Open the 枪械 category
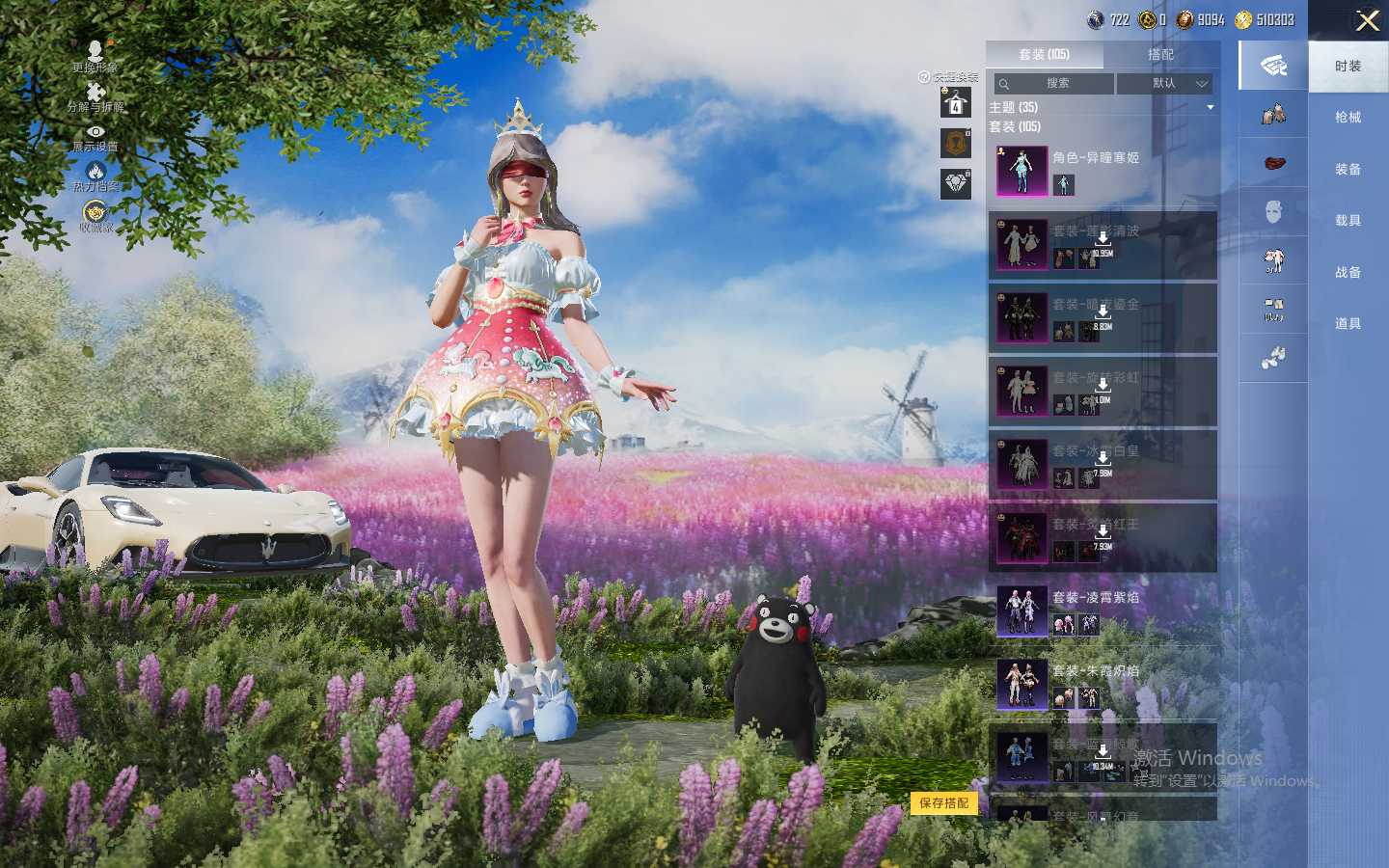Screen dimensions: 1389x868 pos(1348,118)
